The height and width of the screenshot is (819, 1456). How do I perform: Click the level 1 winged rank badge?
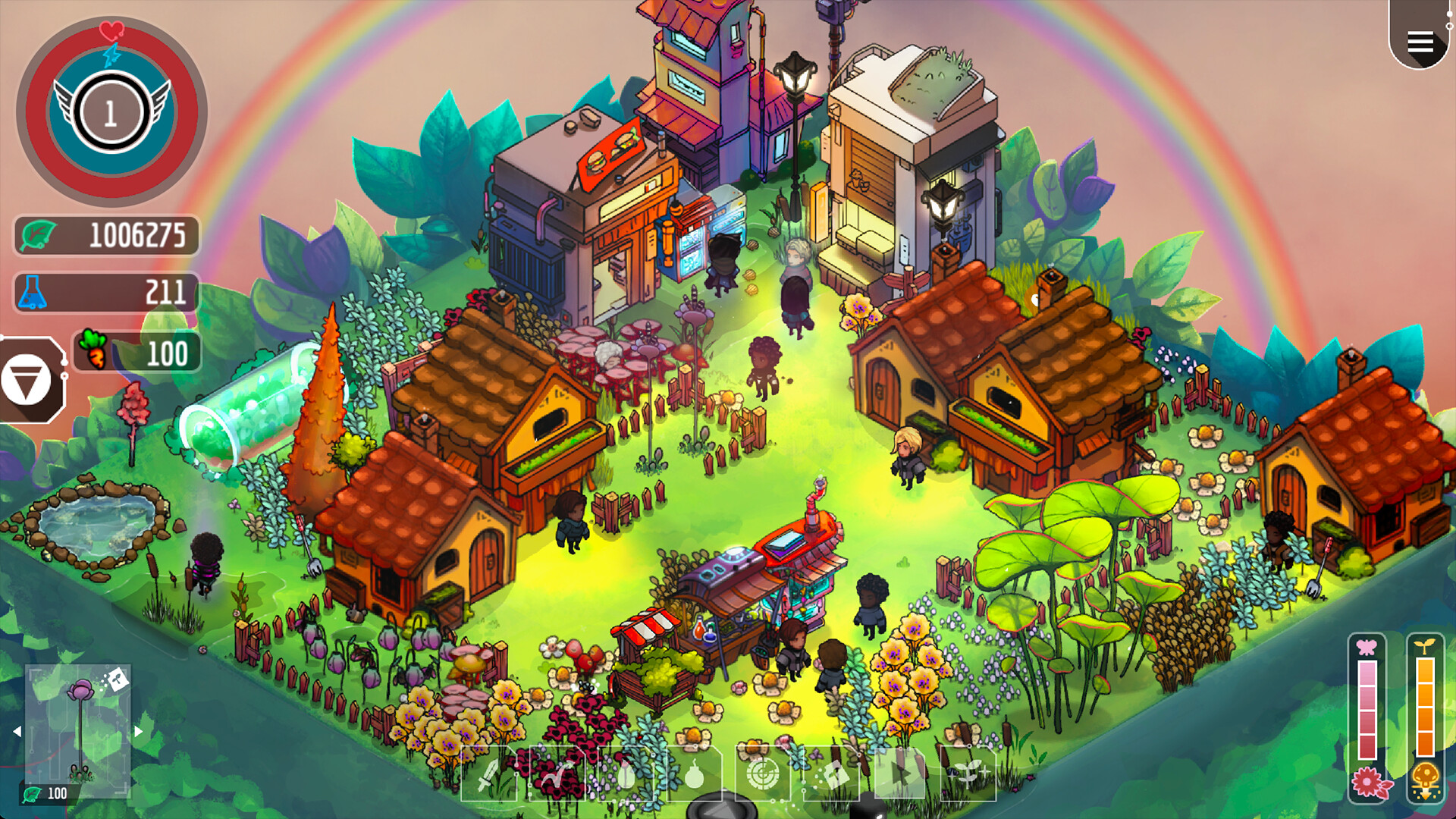(x=111, y=111)
